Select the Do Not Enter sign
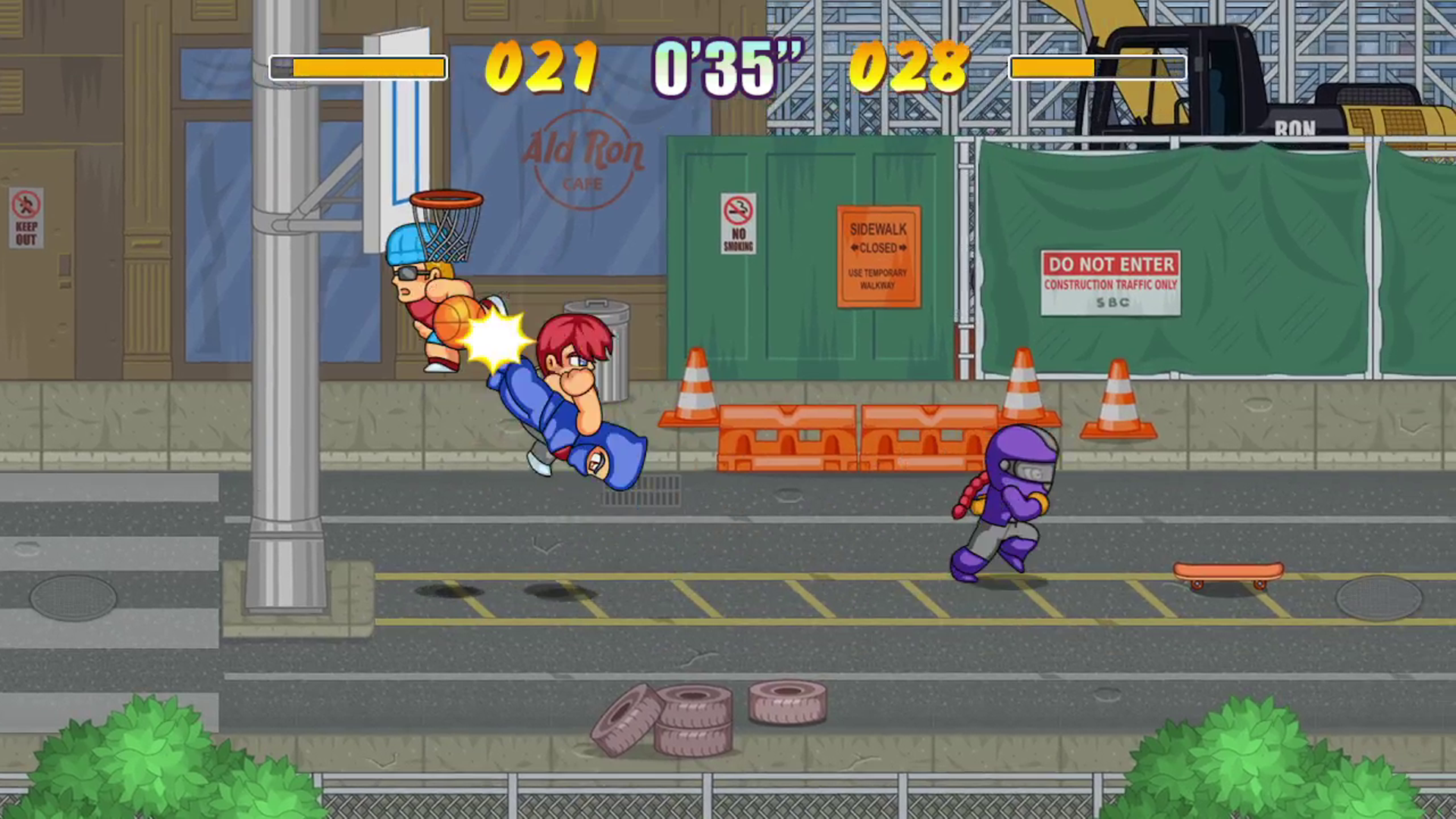The width and height of the screenshot is (1456, 819). [x=1110, y=282]
